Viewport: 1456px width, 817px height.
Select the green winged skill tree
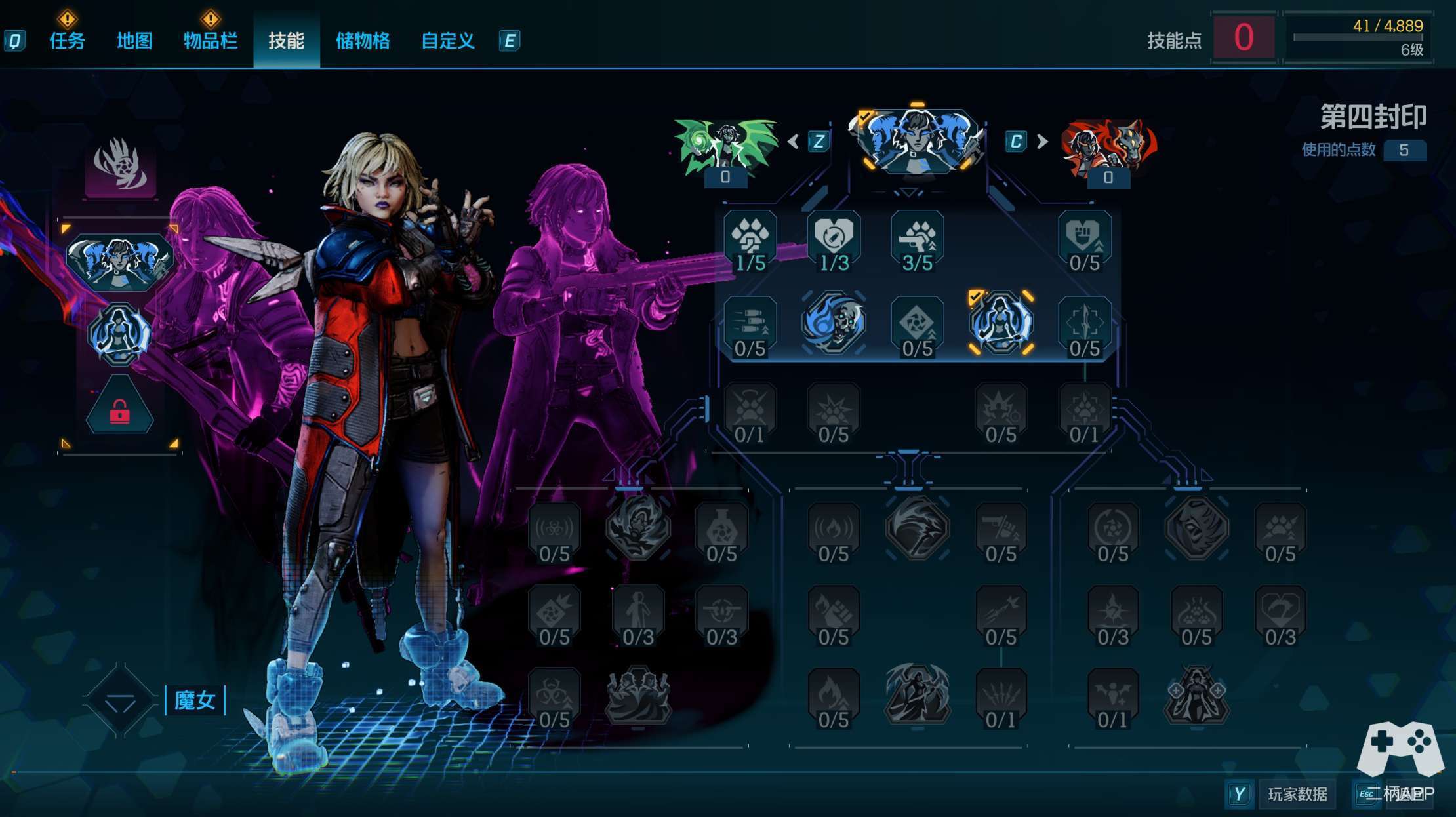pyautogui.click(x=725, y=146)
